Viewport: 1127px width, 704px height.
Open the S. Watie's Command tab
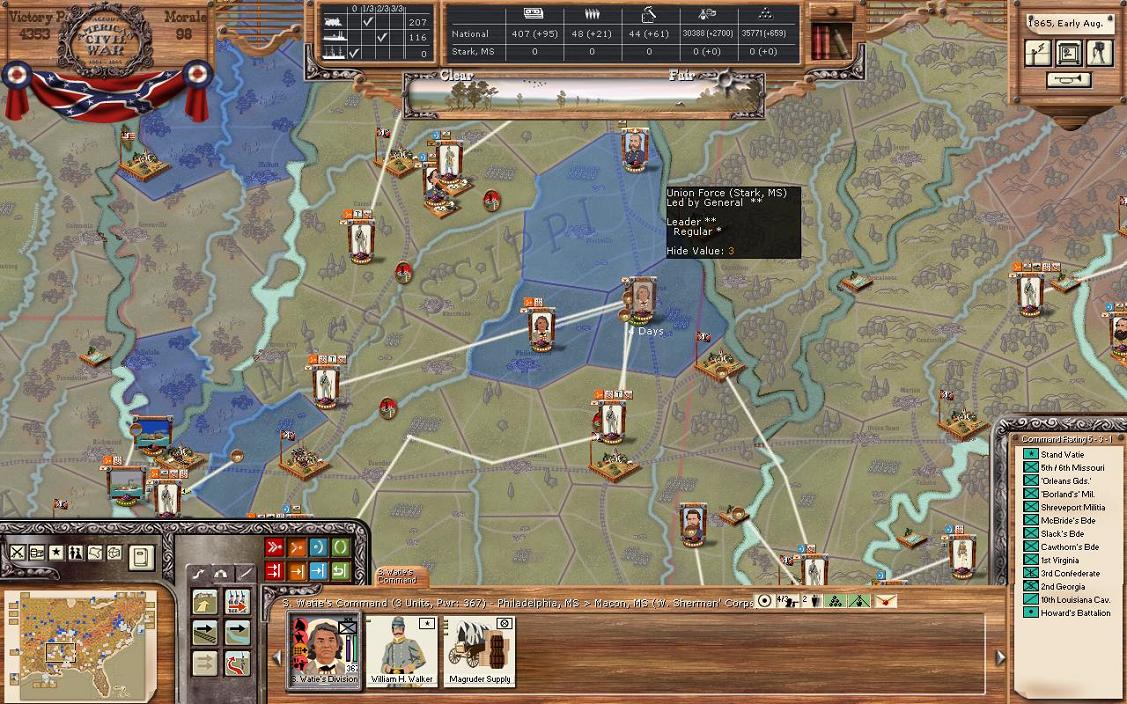(400, 576)
